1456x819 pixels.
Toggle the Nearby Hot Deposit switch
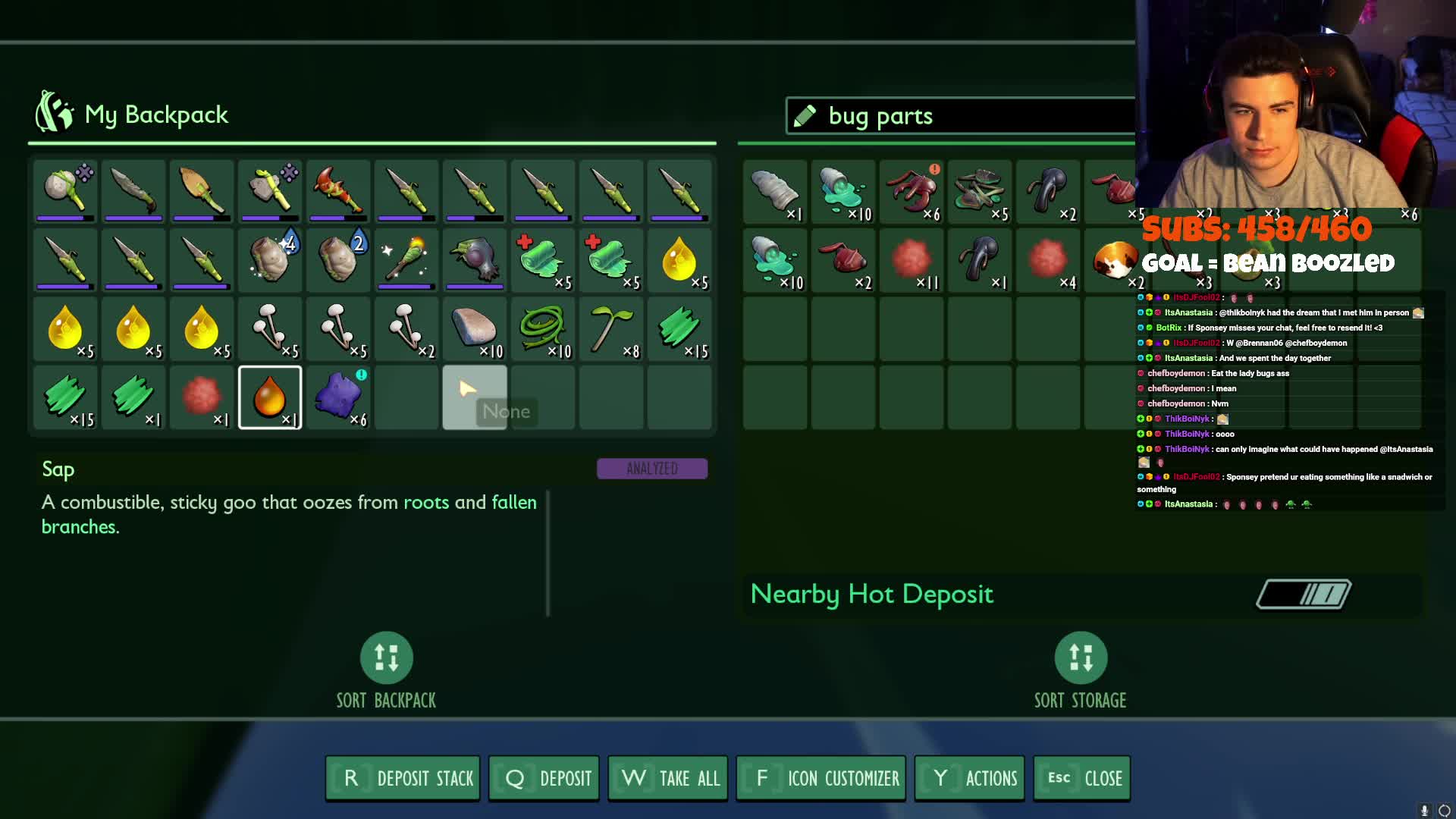tap(1304, 595)
